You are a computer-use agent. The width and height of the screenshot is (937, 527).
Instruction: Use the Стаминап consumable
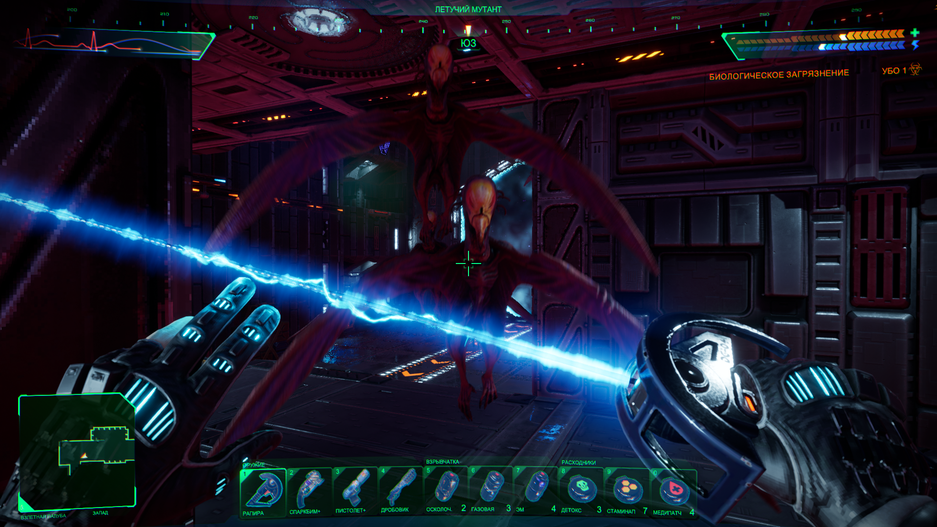[626, 490]
